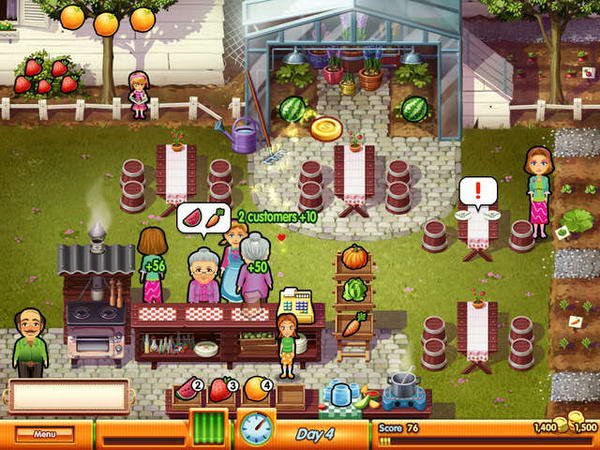Click the cash register to check out customers

click(x=296, y=304)
